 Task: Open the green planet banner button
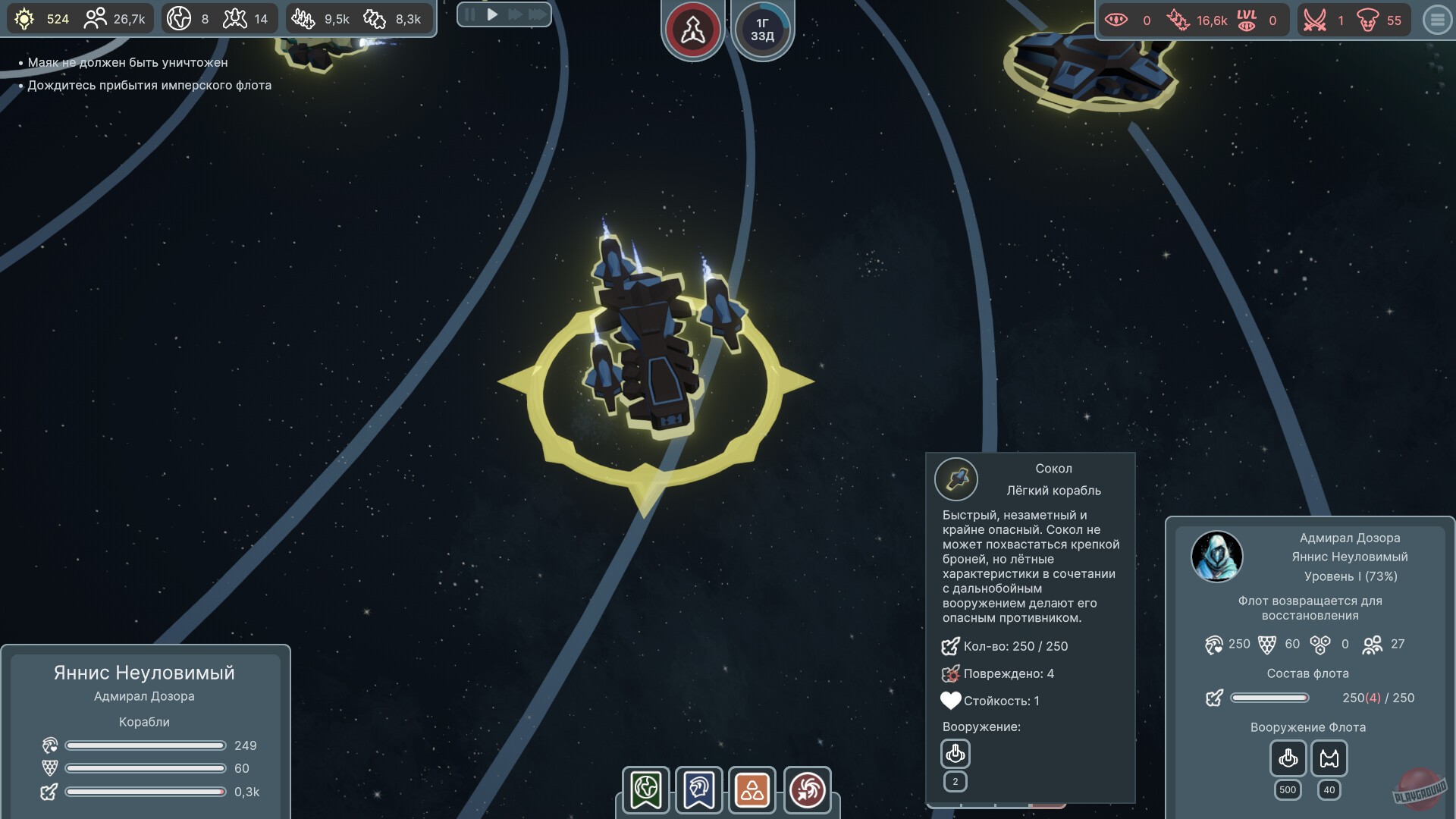click(645, 790)
